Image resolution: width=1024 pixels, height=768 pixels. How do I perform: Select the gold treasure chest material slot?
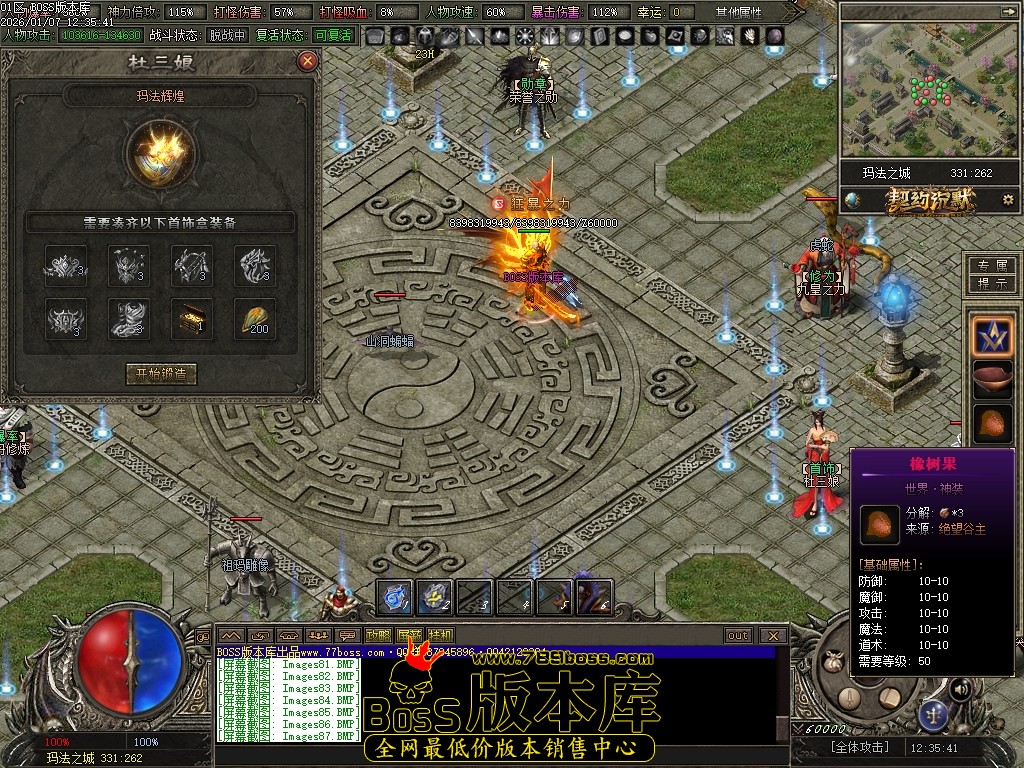click(x=192, y=318)
